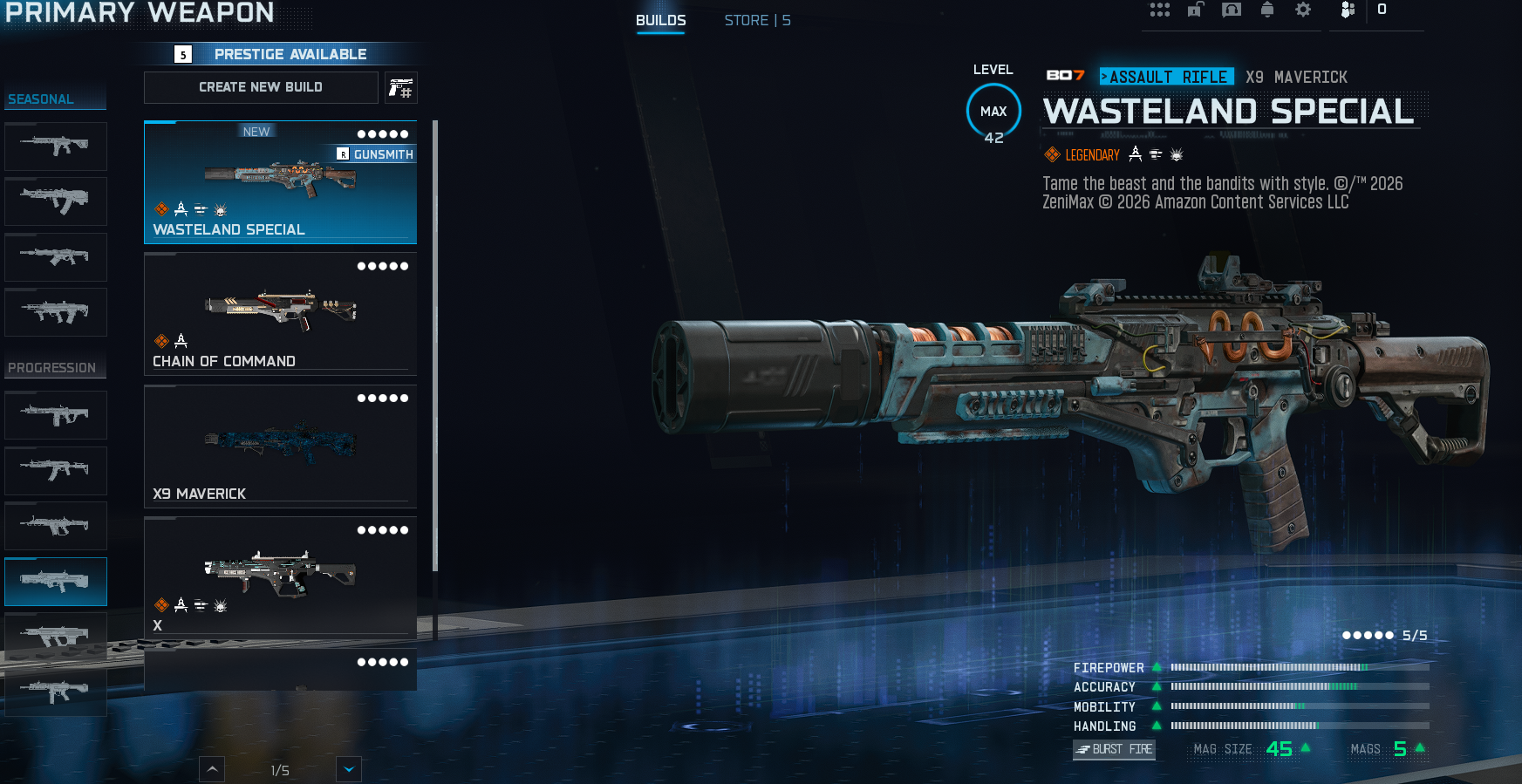Click the Create New Build button

tap(261, 87)
